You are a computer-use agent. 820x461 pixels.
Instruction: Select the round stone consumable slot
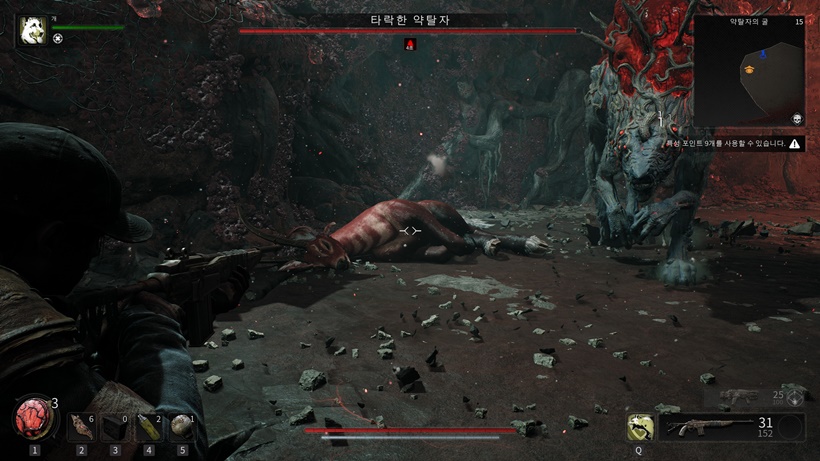181,427
